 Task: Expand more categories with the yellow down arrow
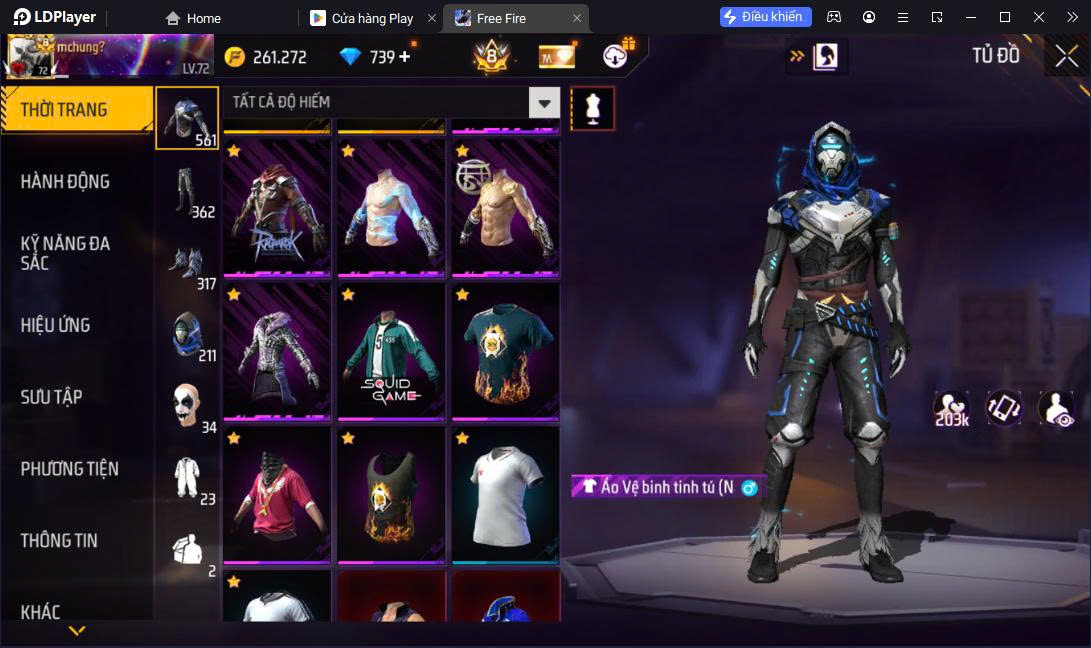coord(77,630)
